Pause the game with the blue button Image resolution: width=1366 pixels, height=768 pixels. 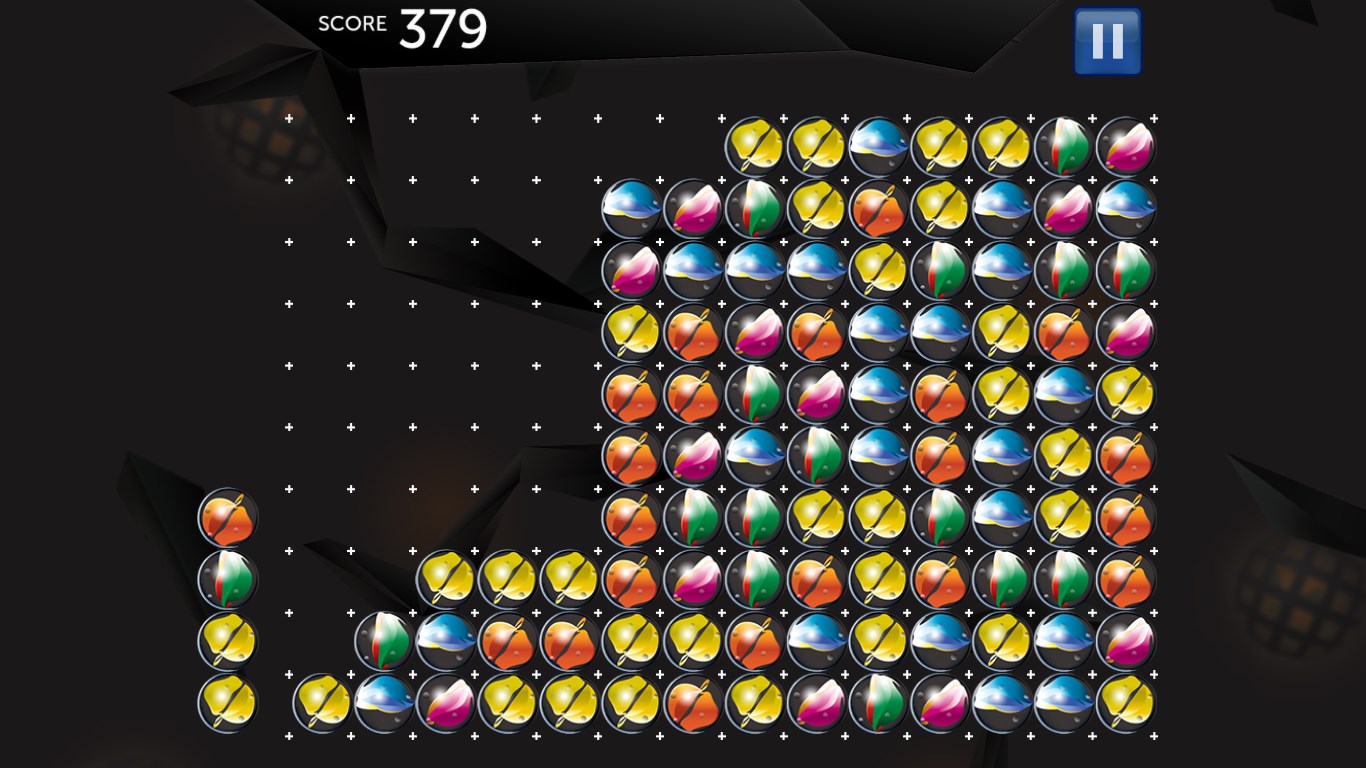(x=1107, y=42)
